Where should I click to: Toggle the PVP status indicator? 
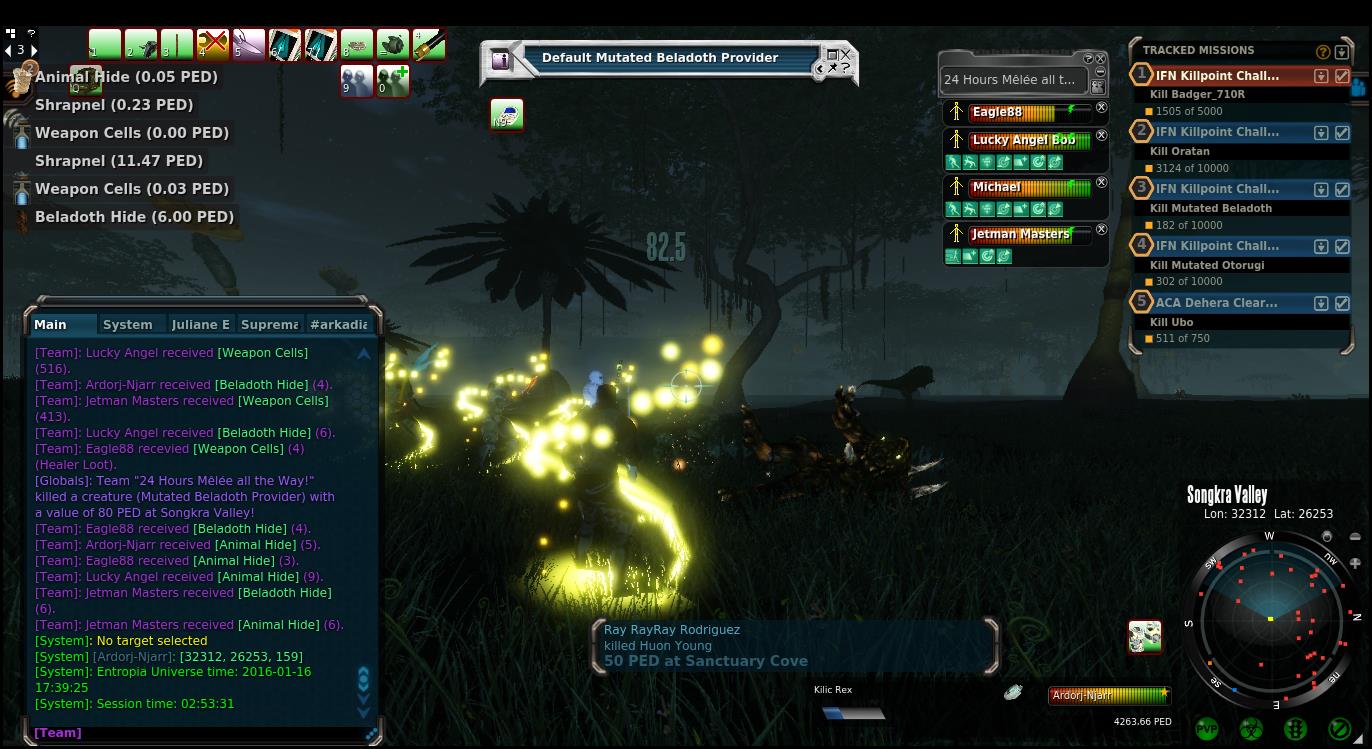1207,729
